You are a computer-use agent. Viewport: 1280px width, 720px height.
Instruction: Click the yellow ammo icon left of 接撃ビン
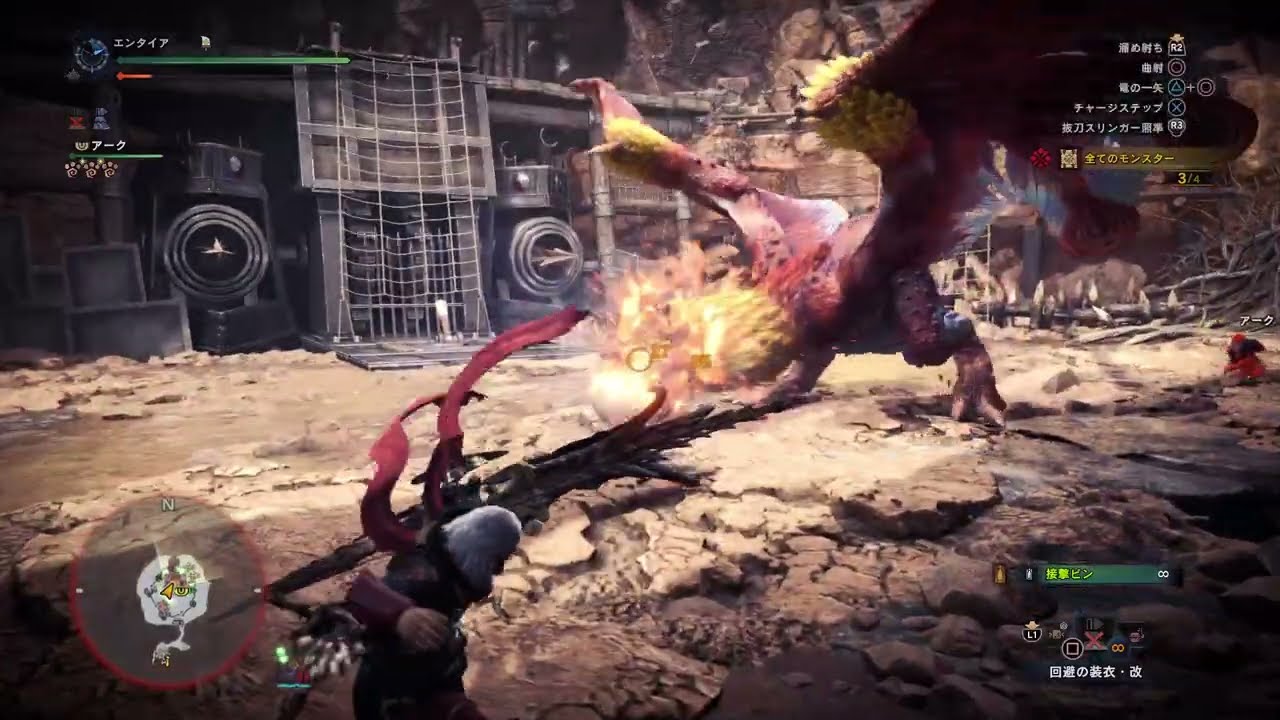pyautogui.click(x=999, y=574)
